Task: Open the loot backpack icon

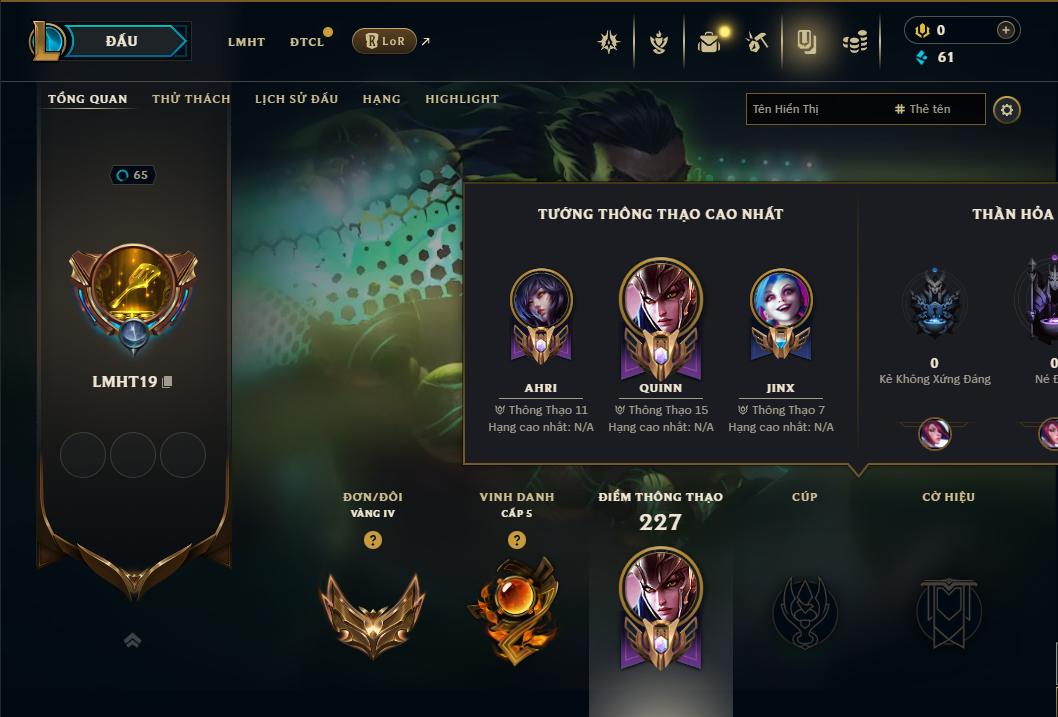Action: click(x=709, y=42)
